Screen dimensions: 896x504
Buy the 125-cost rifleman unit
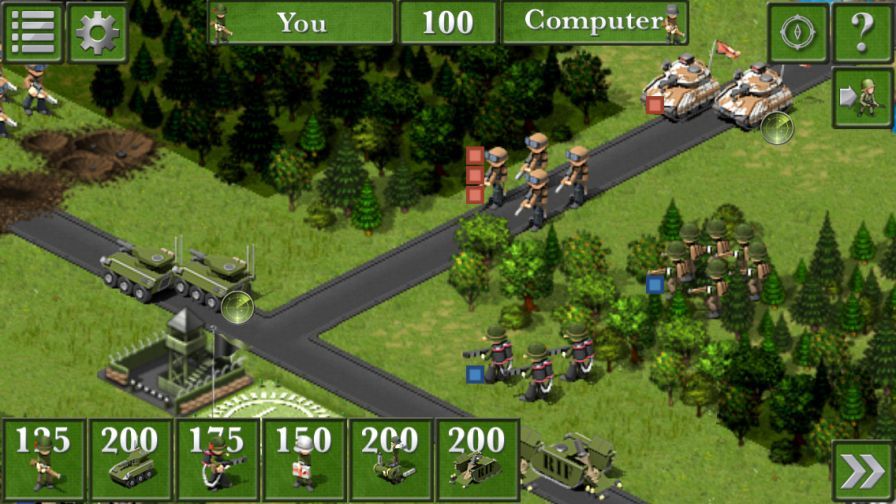pyautogui.click(x=43, y=460)
